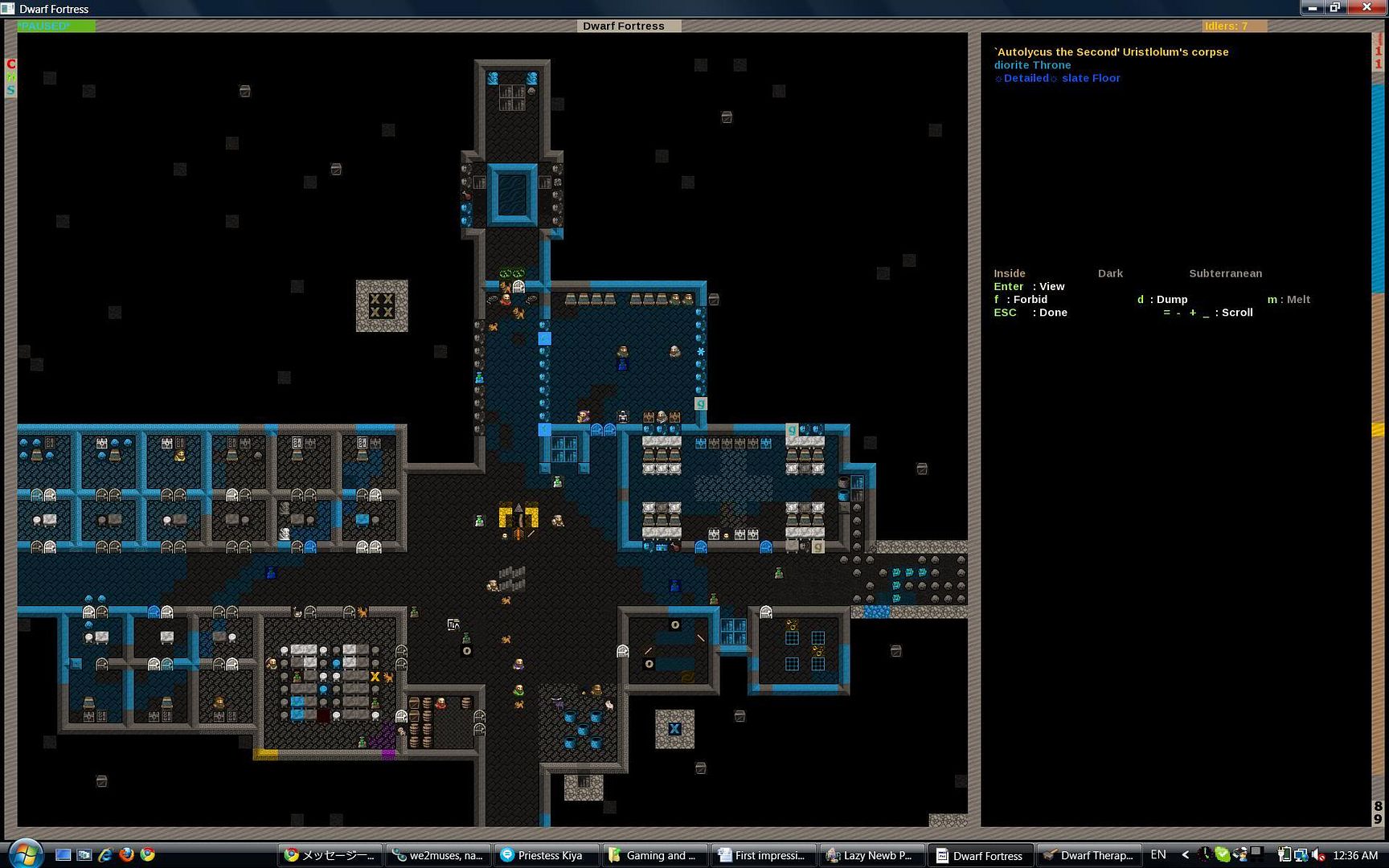Select the diorite Throne entry
The height and width of the screenshot is (868, 1389).
coord(1032,65)
